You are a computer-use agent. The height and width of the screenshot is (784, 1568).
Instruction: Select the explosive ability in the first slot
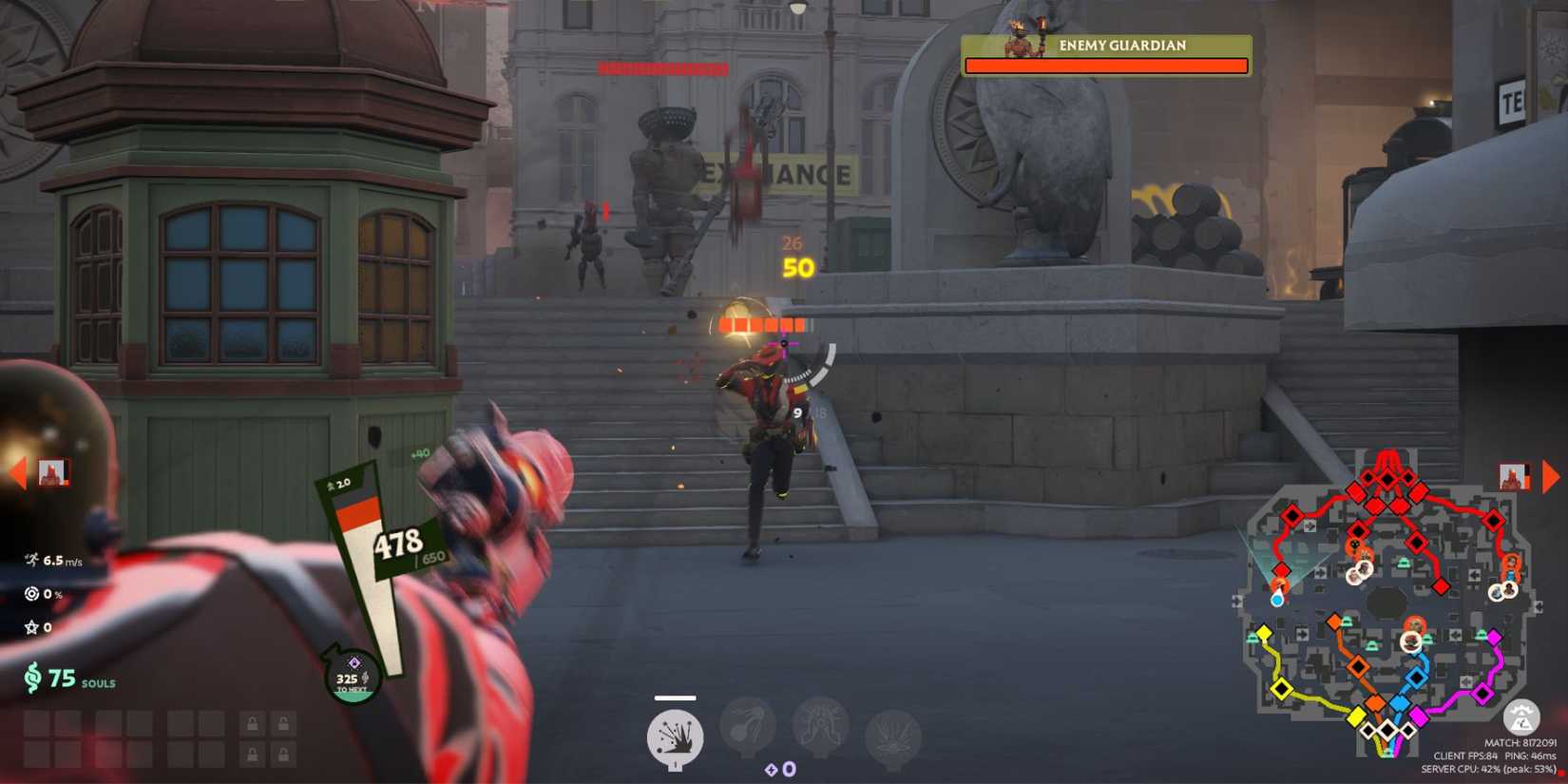[676, 733]
